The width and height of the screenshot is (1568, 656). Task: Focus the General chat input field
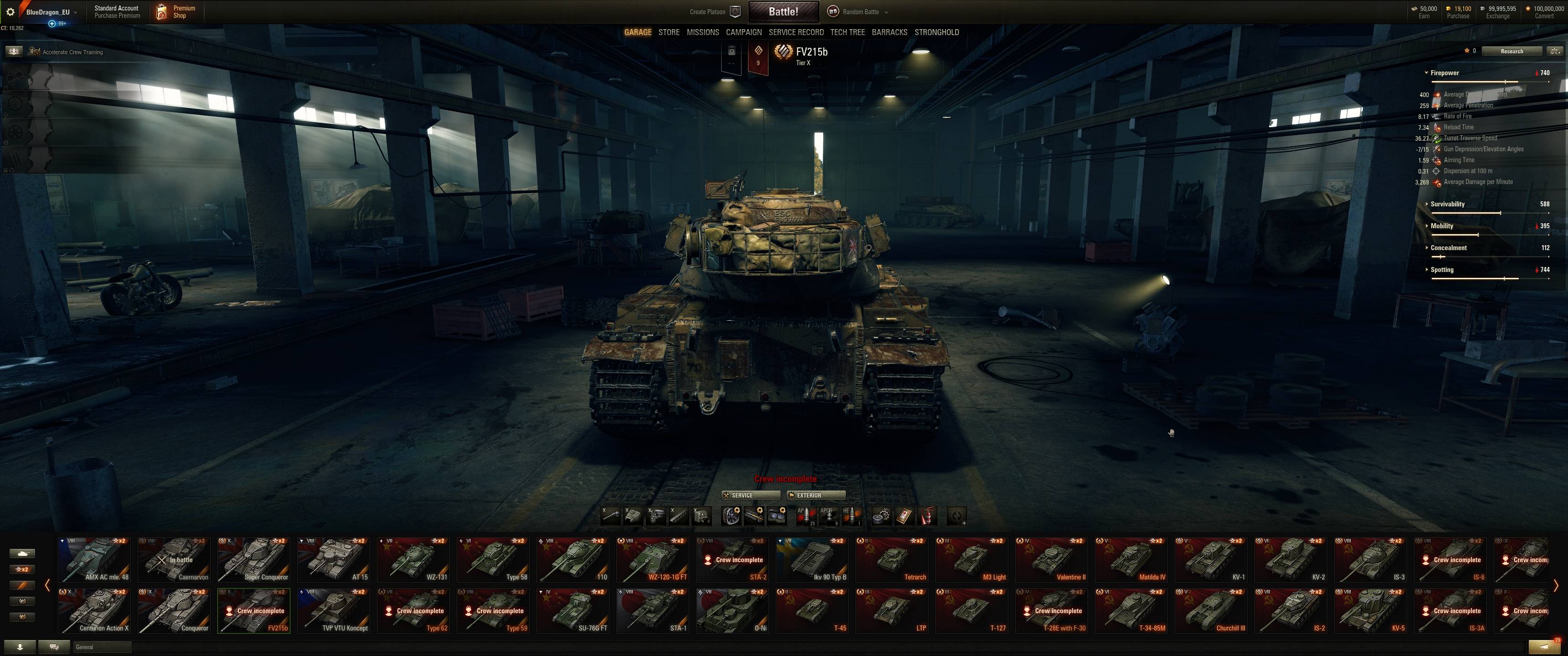pyautogui.click(x=102, y=647)
